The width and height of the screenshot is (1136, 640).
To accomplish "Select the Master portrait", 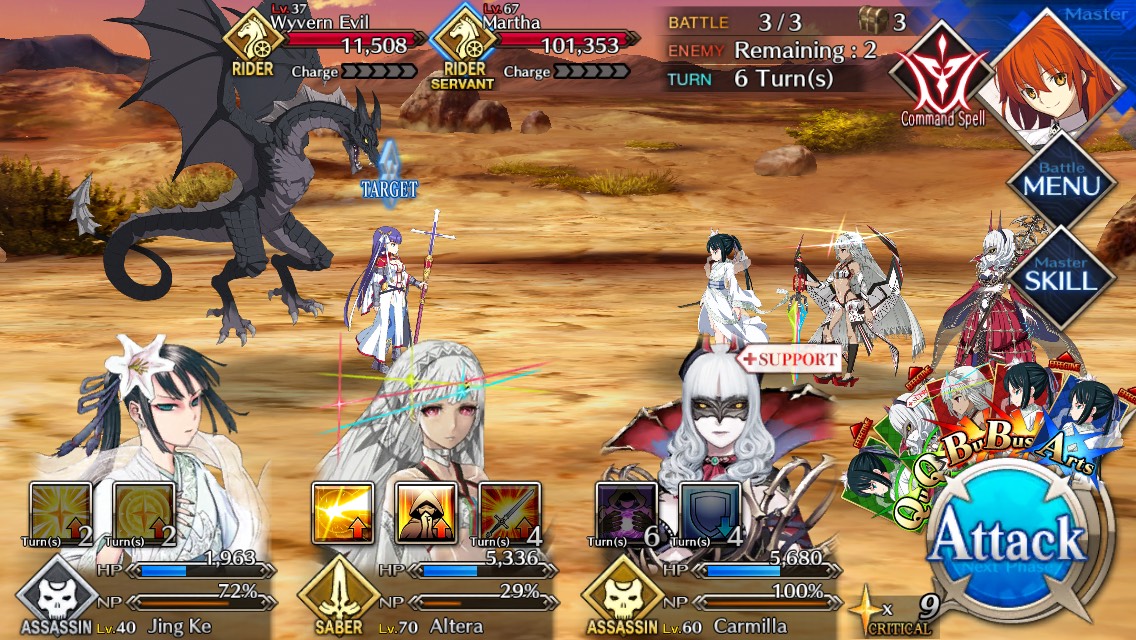I will click(1049, 70).
